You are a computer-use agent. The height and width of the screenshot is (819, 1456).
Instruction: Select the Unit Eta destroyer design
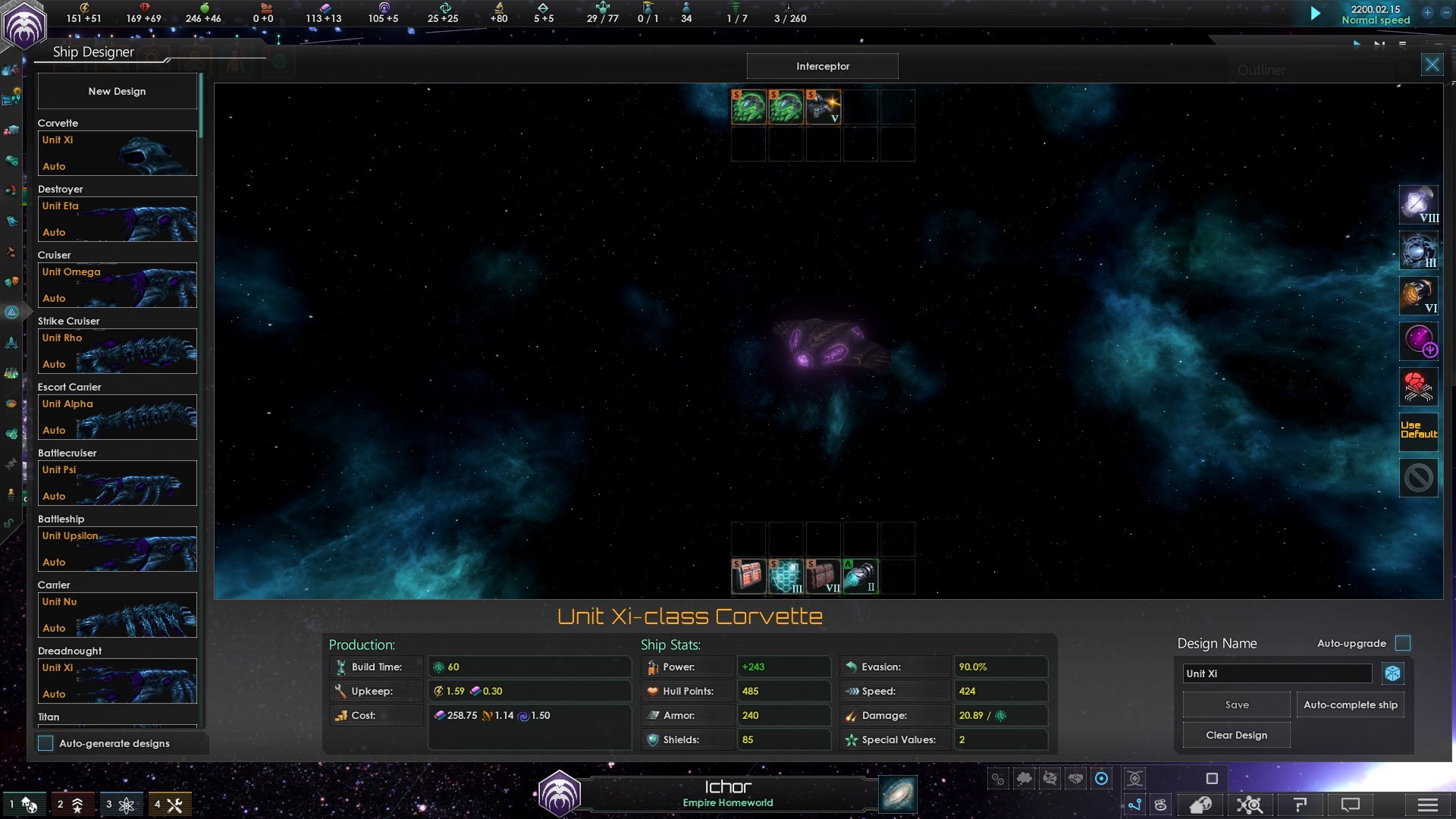point(118,219)
